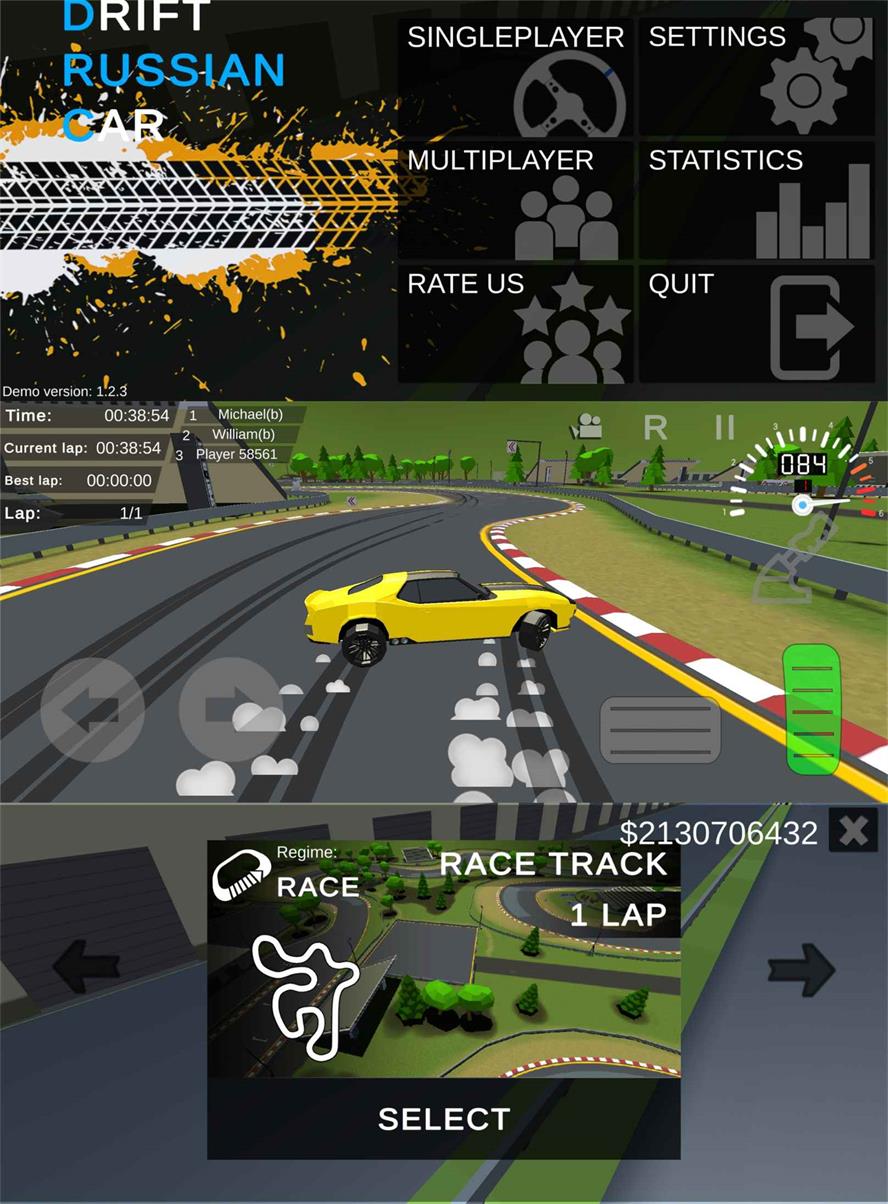Tap the gray brake pedal
The image size is (888, 1204).
pos(660,730)
